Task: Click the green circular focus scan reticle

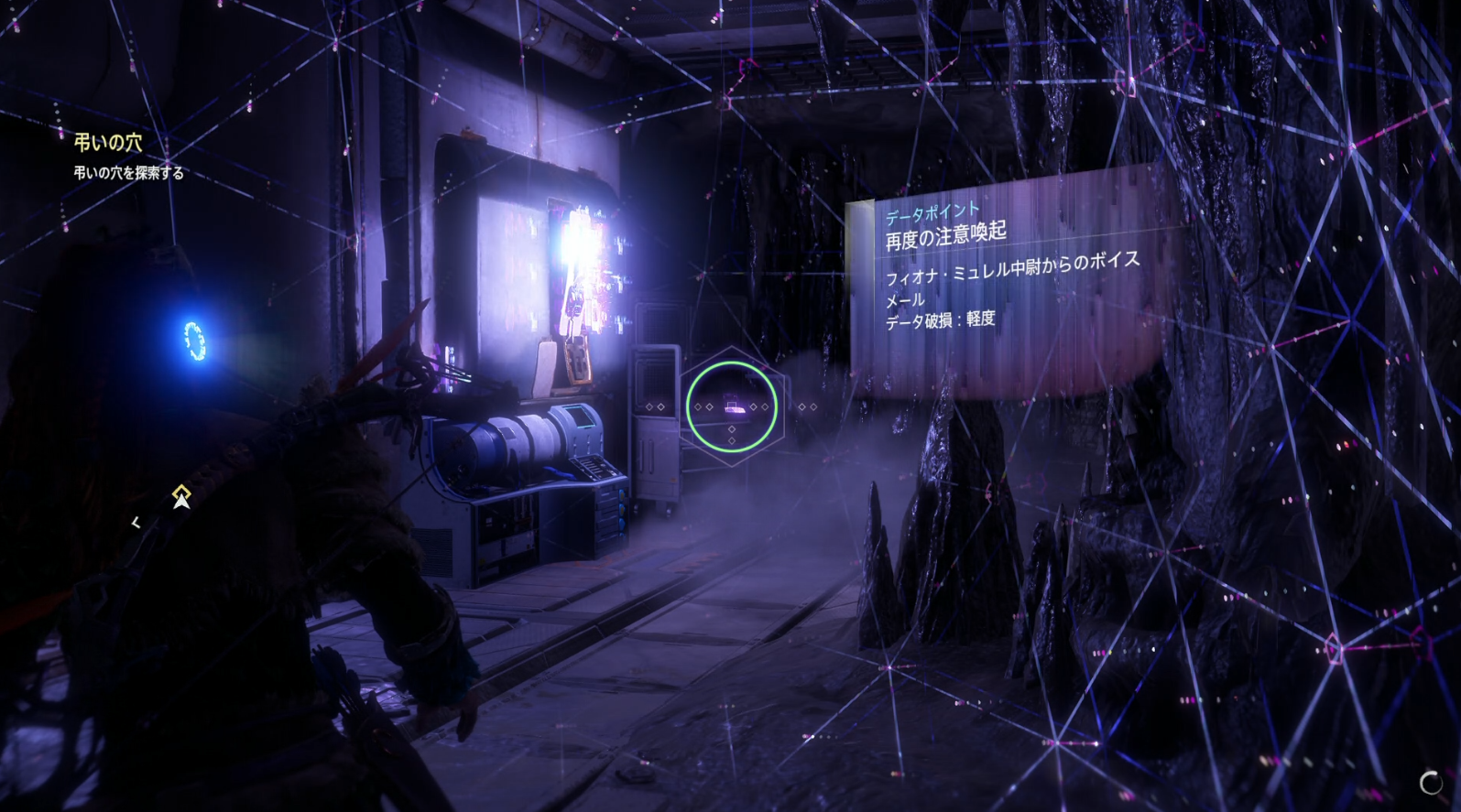Action: pos(731,406)
